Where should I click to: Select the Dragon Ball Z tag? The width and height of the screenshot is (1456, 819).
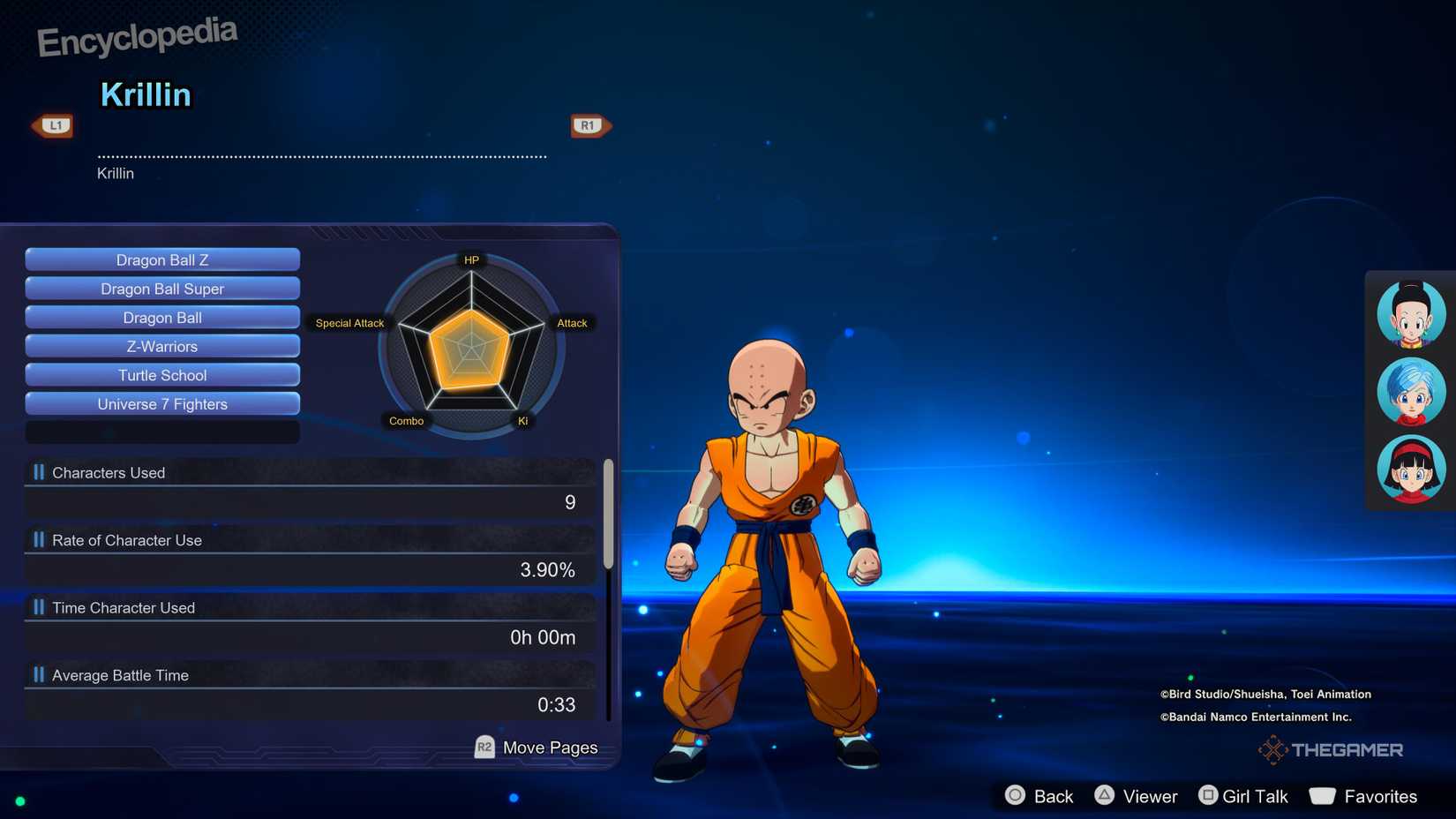coord(161,259)
